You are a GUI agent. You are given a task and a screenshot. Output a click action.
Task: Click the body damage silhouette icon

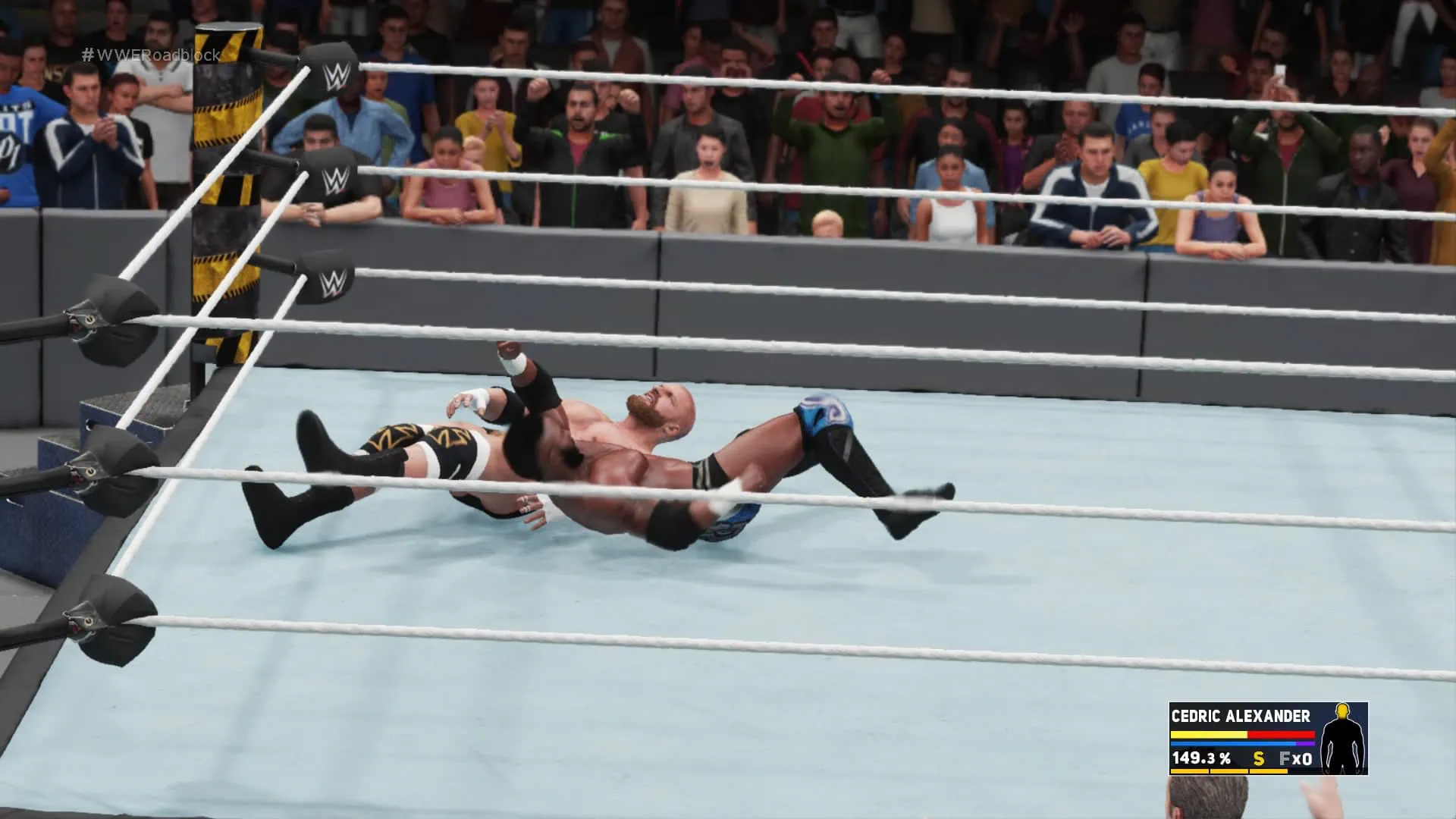(x=1343, y=739)
